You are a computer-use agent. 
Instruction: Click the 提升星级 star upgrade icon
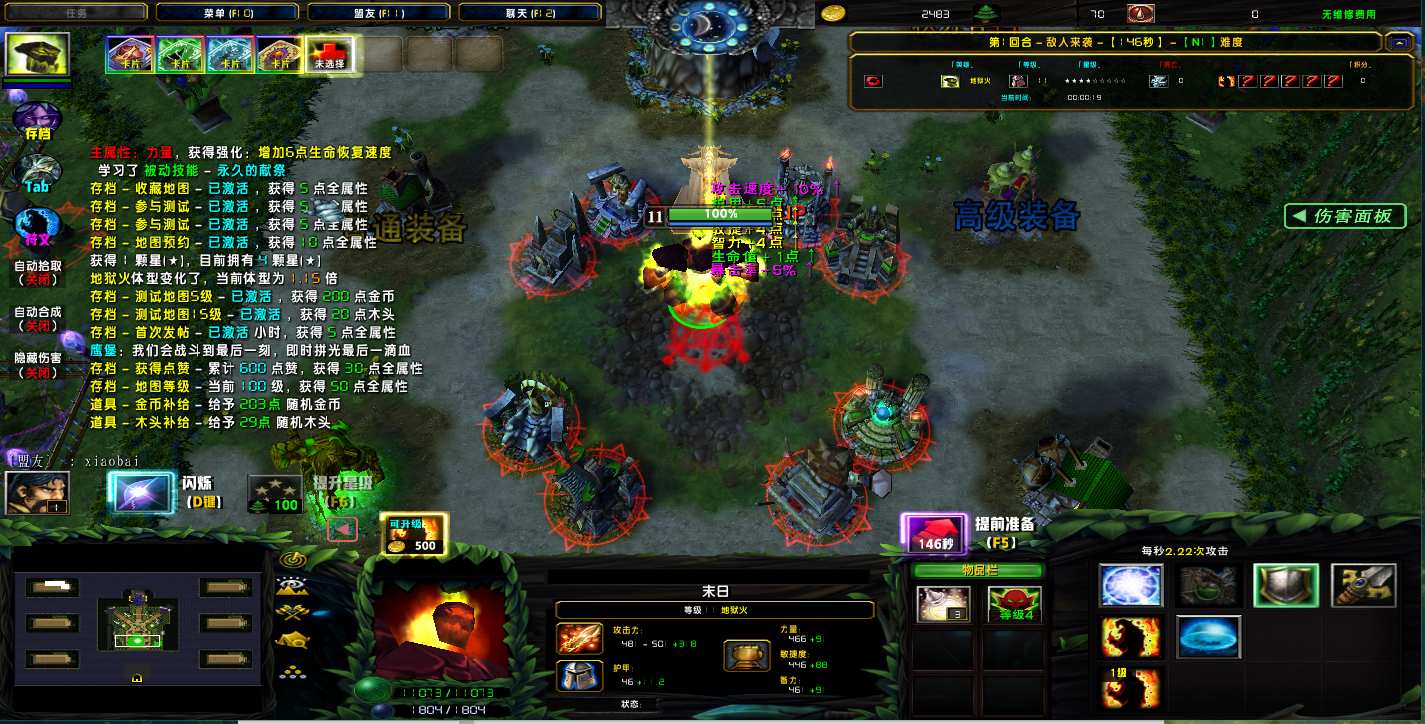[274, 493]
